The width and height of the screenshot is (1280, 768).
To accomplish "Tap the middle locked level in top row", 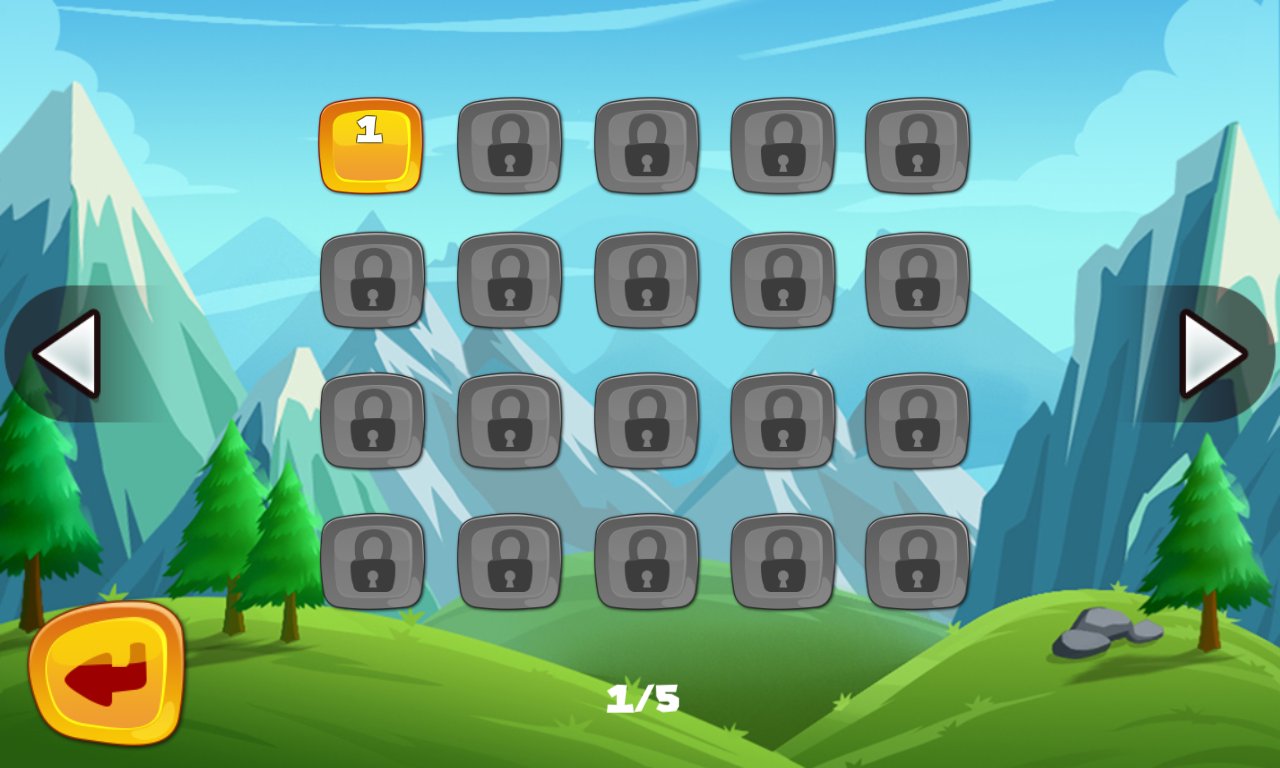I will (x=646, y=145).
